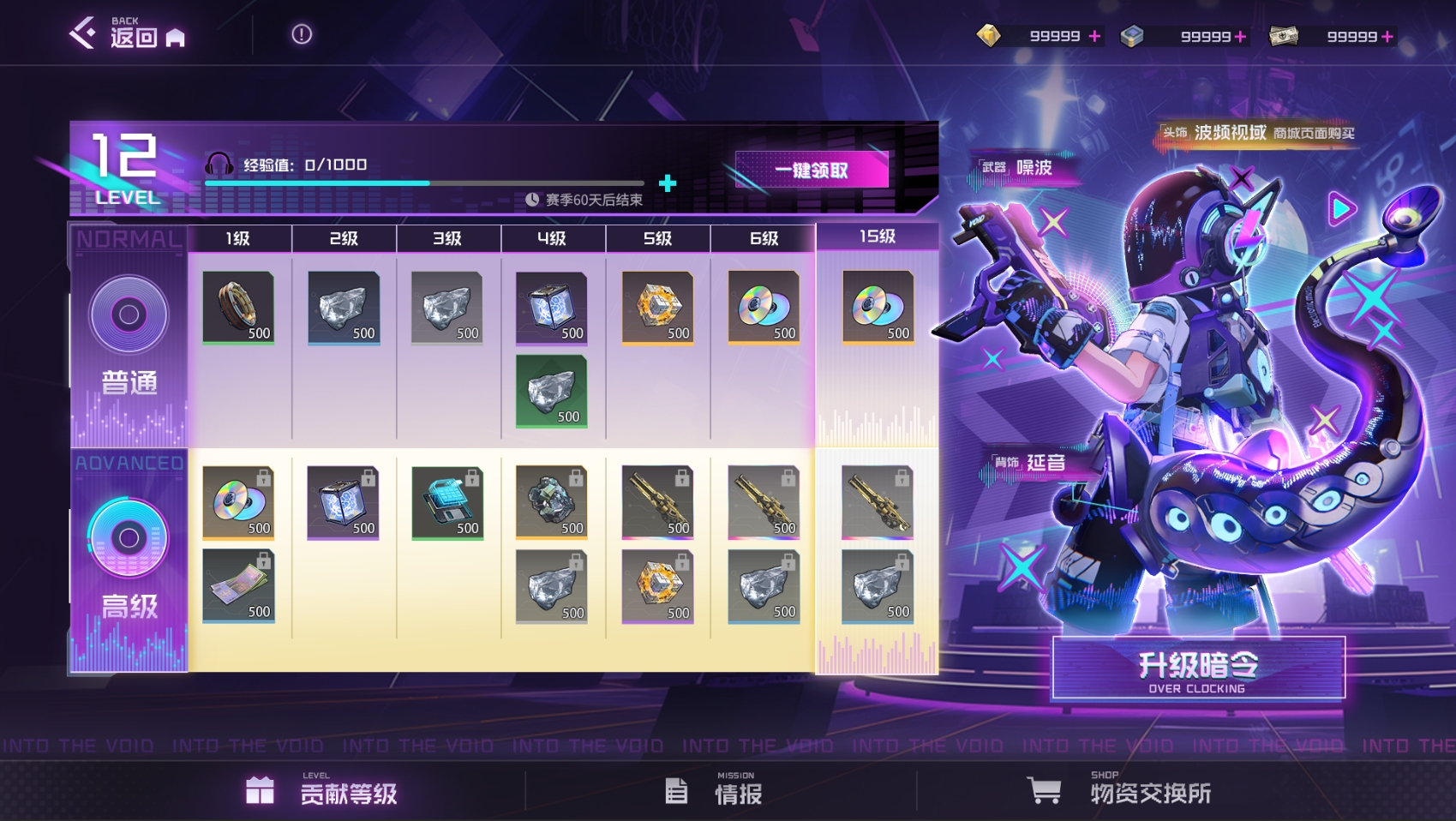Upgrade the pass with 升级暗令
Screen dimensions: 1456x821
pos(1198,669)
